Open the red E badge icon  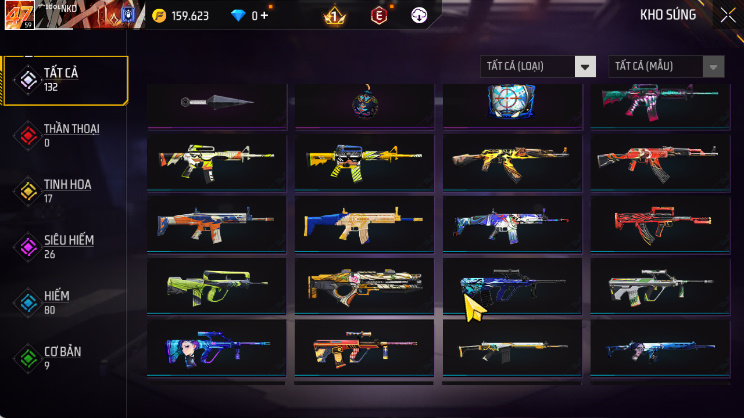[x=379, y=16]
